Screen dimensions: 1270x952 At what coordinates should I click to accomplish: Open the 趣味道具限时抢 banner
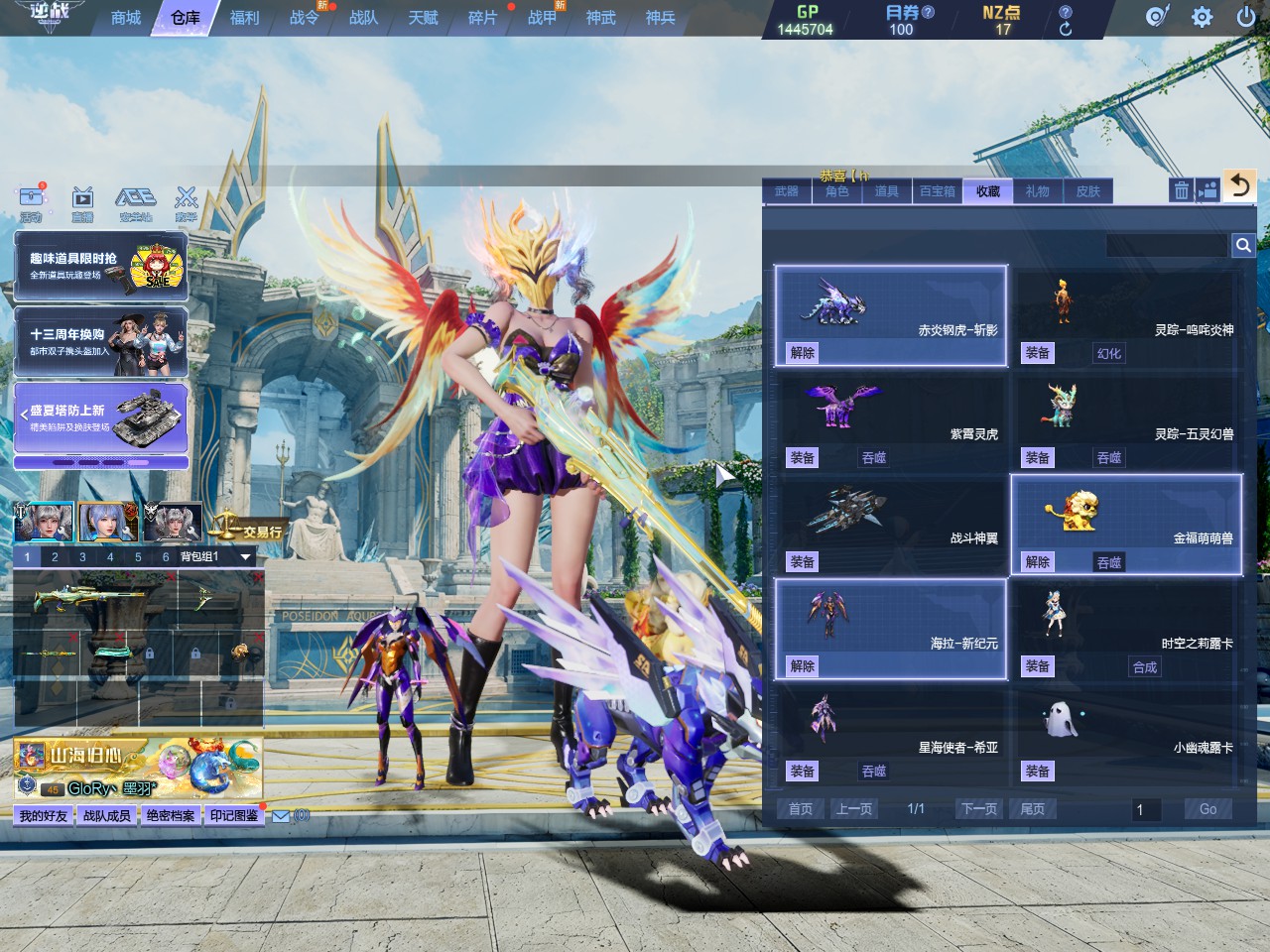coord(100,266)
